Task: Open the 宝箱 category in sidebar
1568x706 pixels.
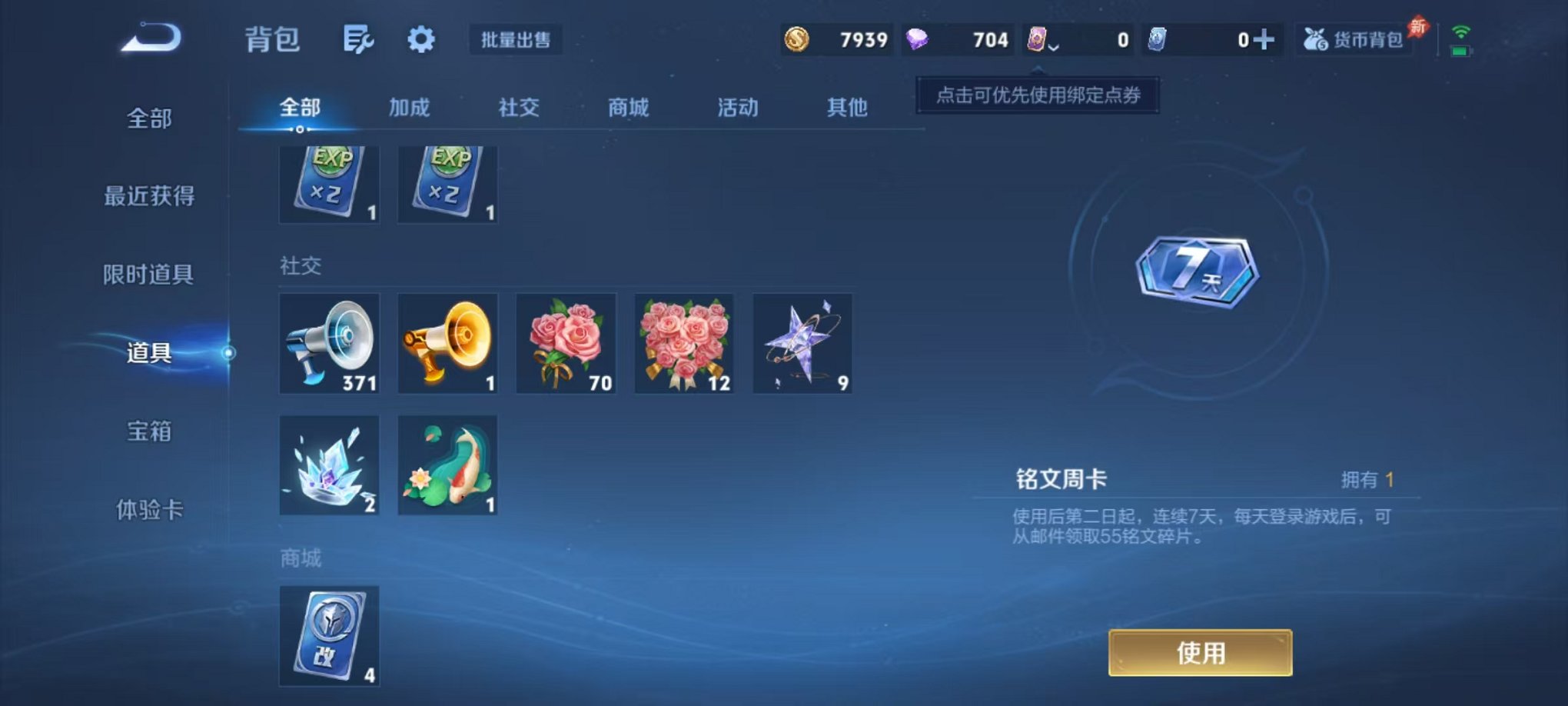Action: point(149,433)
